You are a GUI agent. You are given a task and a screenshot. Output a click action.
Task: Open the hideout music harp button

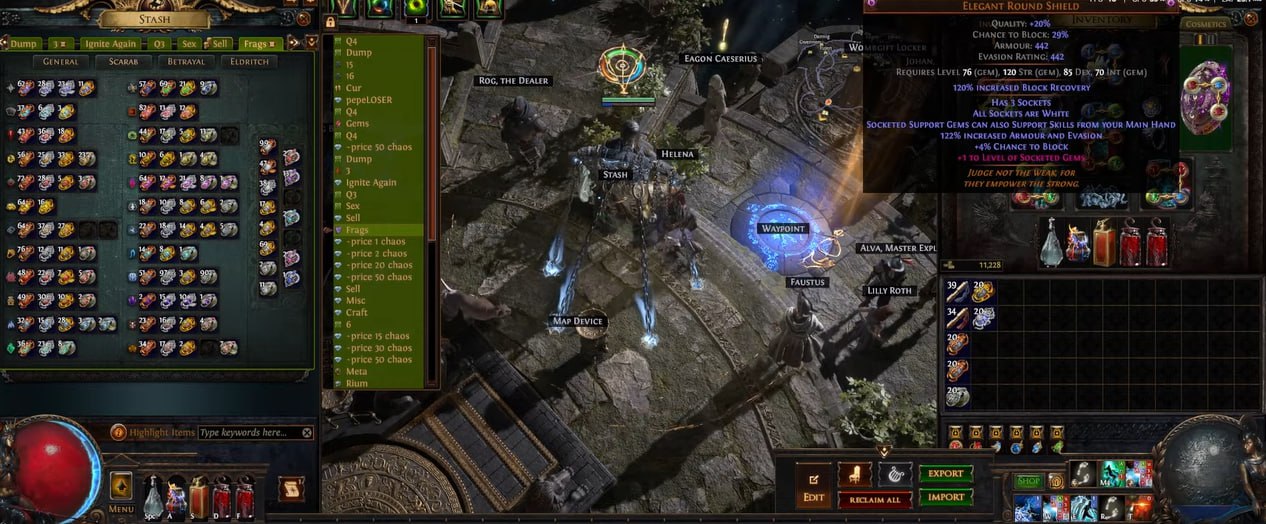coord(894,474)
